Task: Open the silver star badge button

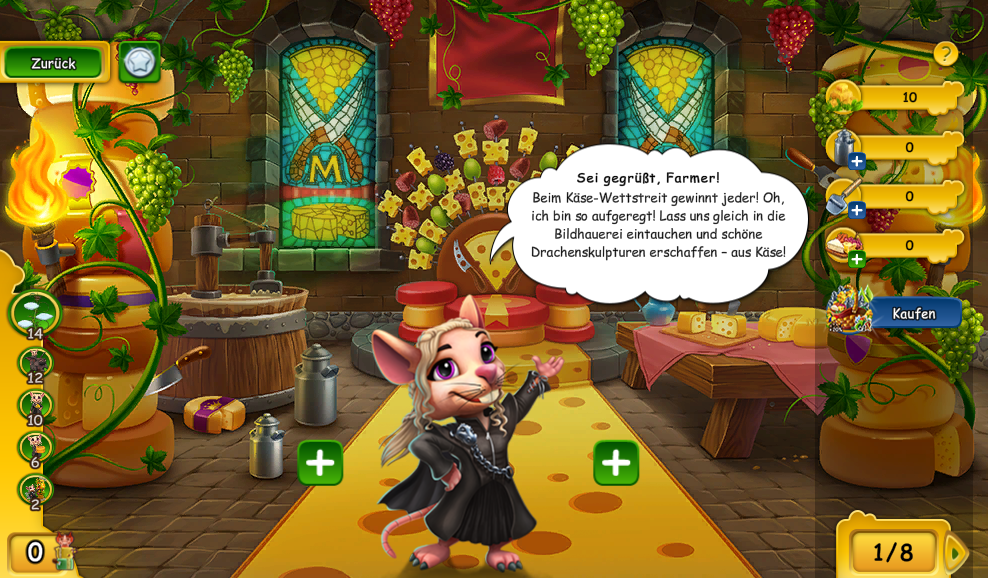Action: (x=139, y=62)
